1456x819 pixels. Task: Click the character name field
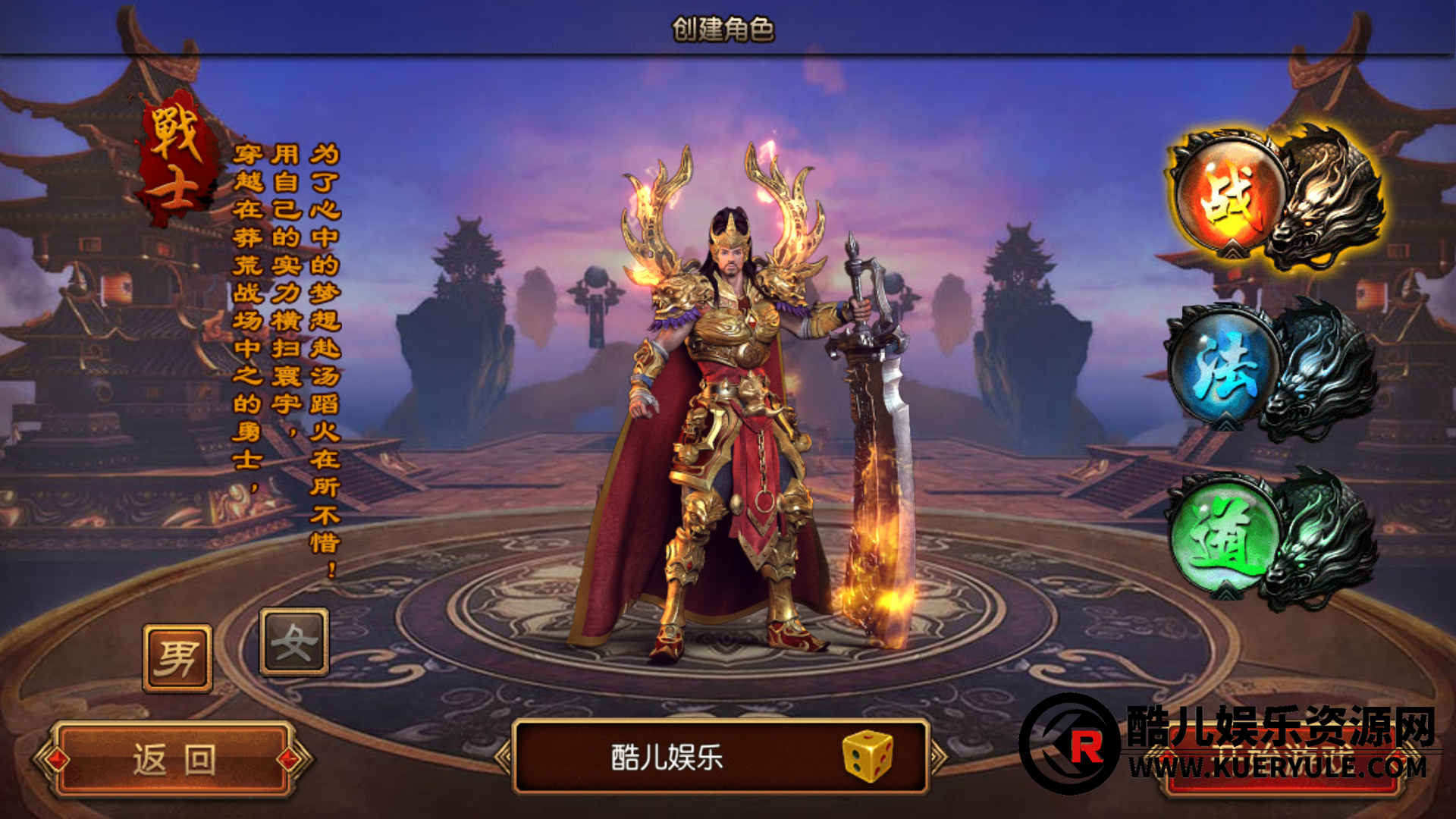[667, 757]
